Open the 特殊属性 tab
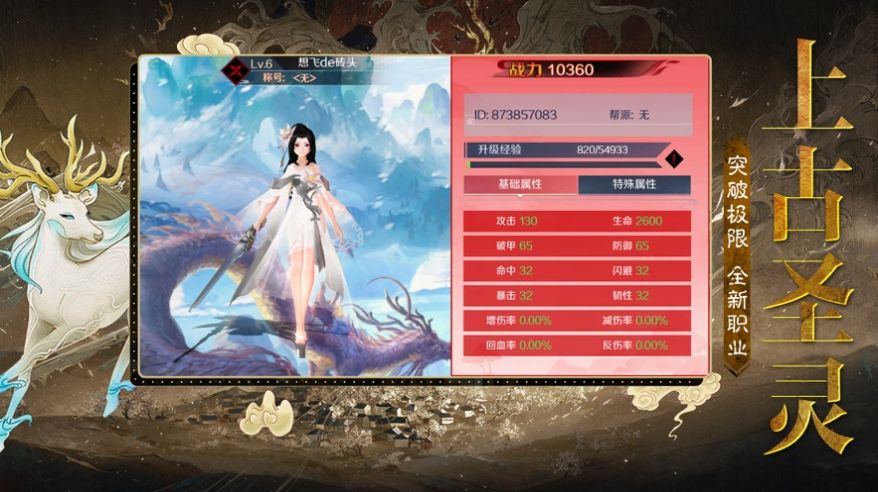878x492 pixels. coord(634,185)
